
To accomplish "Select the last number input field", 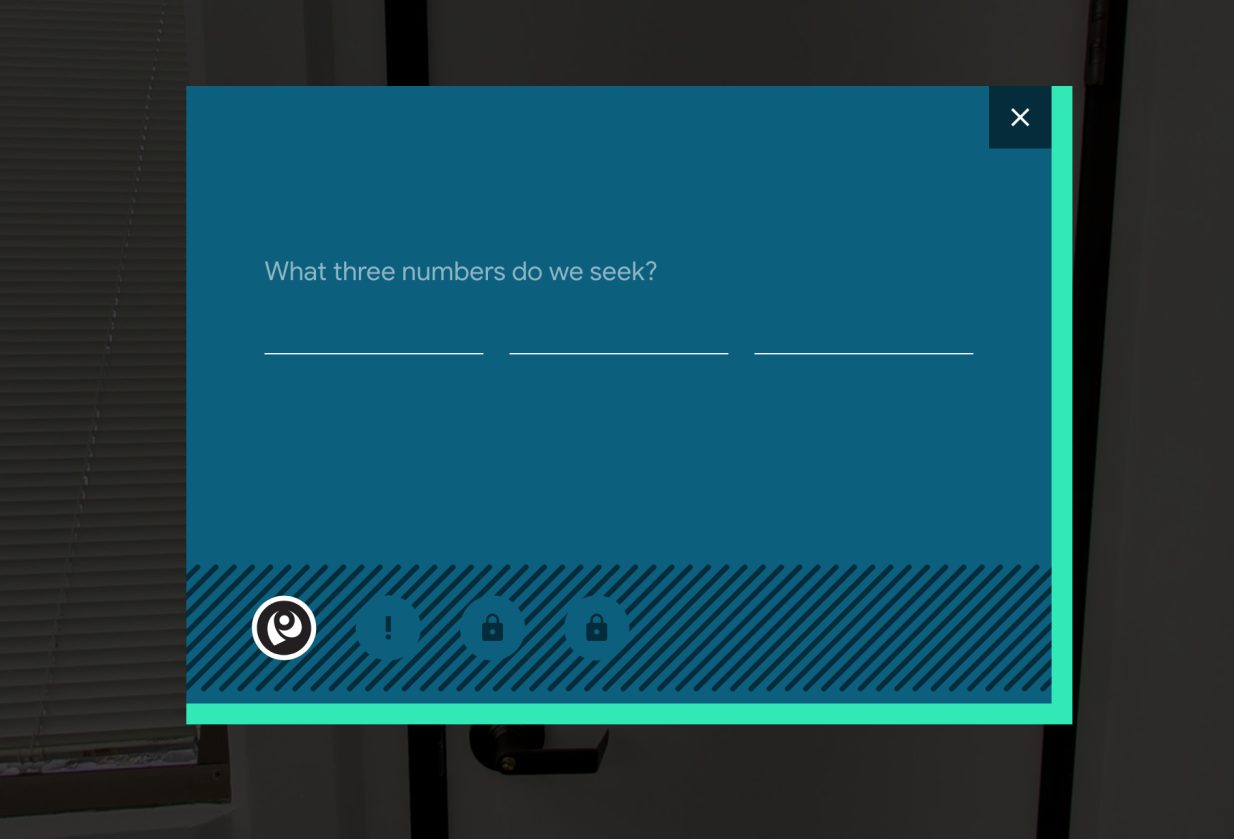I will (863, 336).
